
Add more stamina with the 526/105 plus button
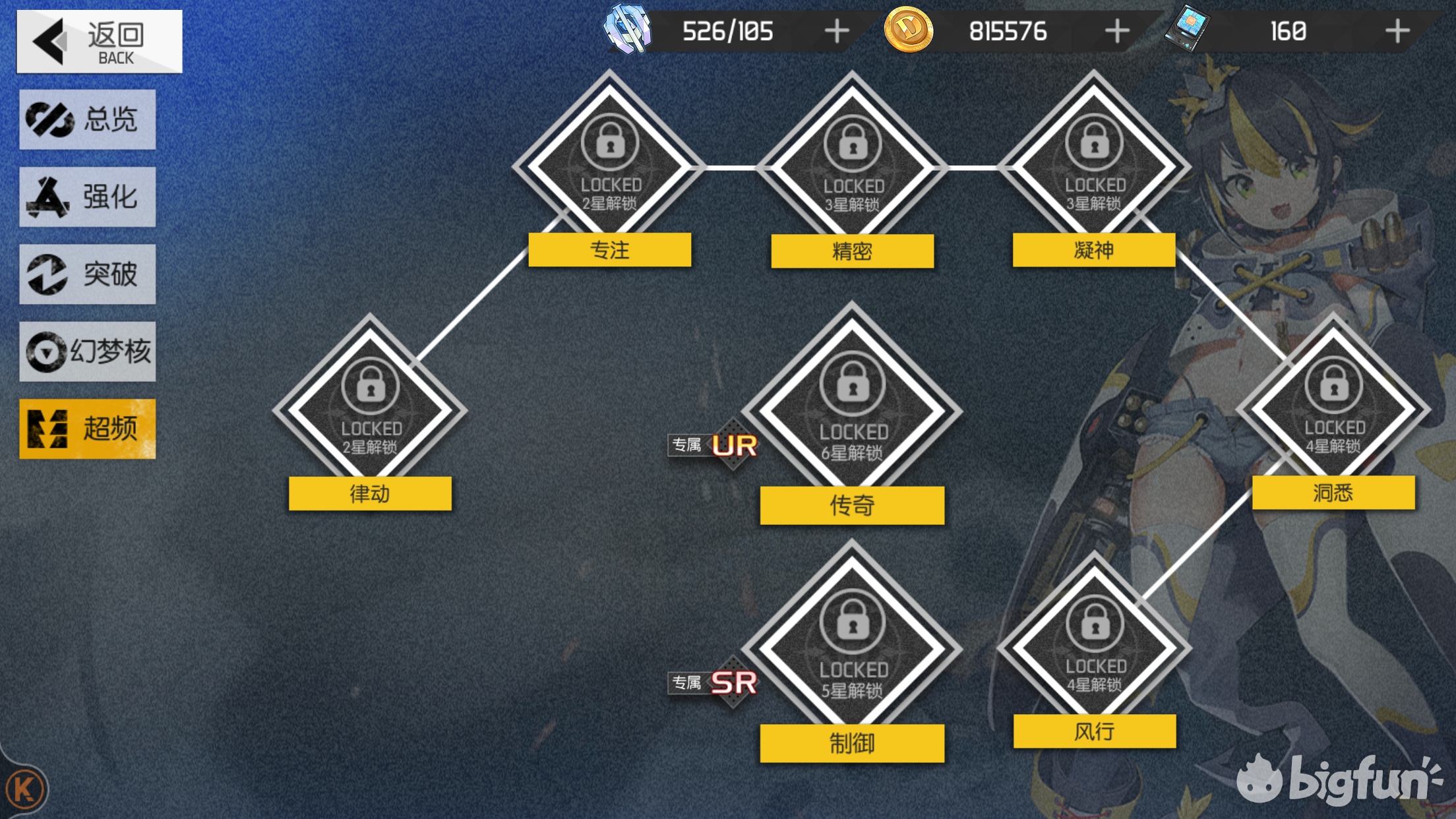(x=837, y=31)
